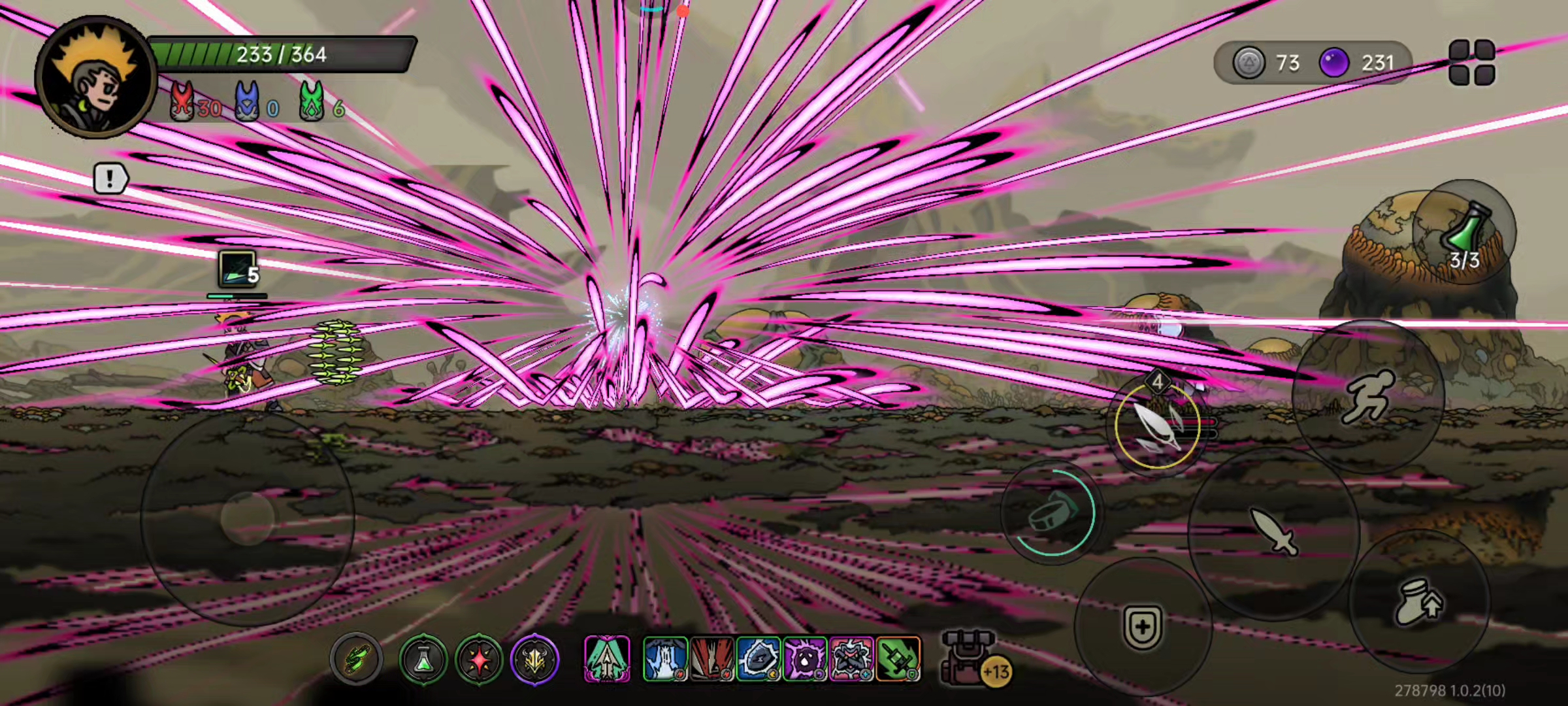Attack with the sword button
The height and width of the screenshot is (706, 1568).
point(1273,531)
